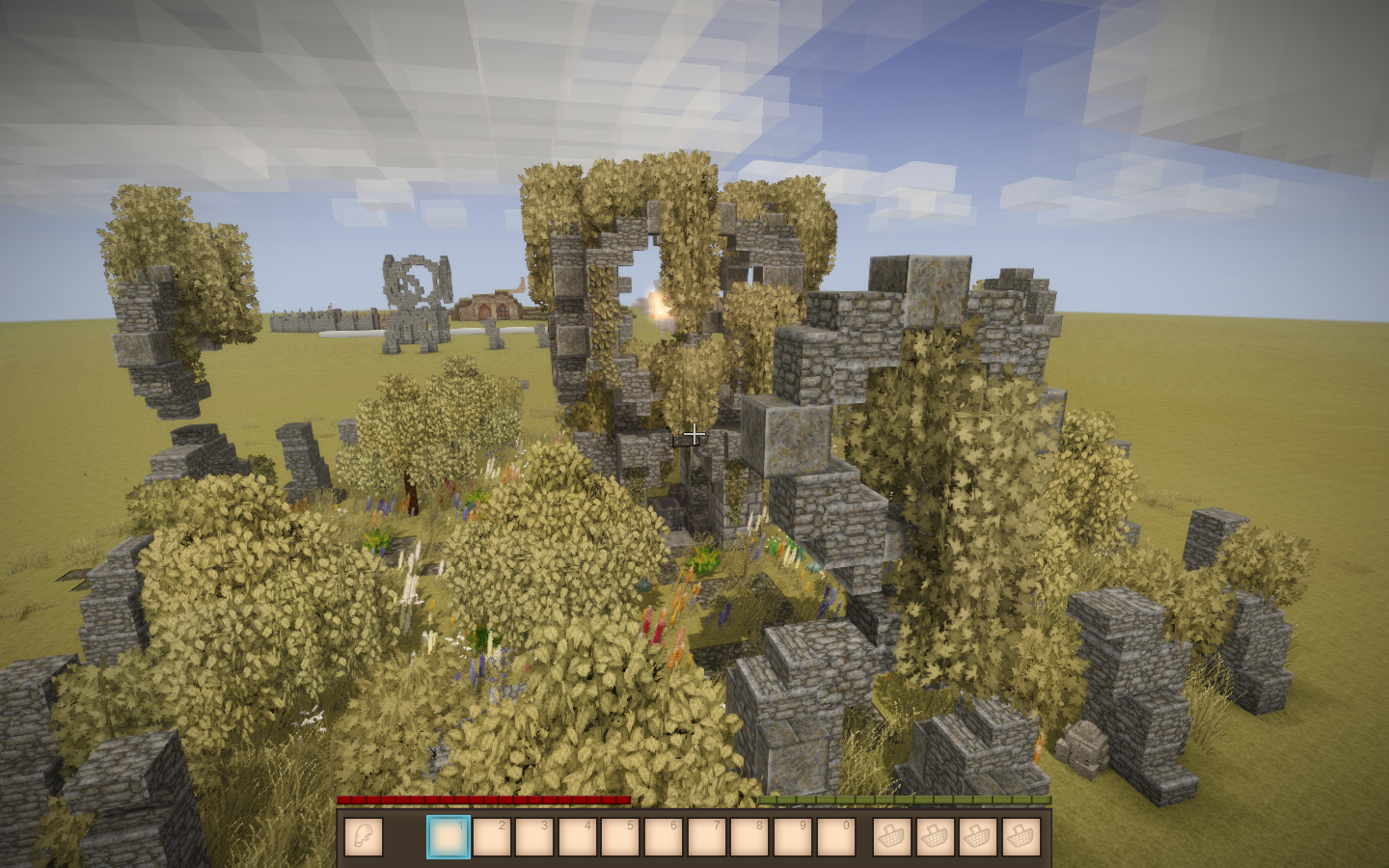
Task: Choose hotbar slot numbered 7
Action: click(706, 837)
